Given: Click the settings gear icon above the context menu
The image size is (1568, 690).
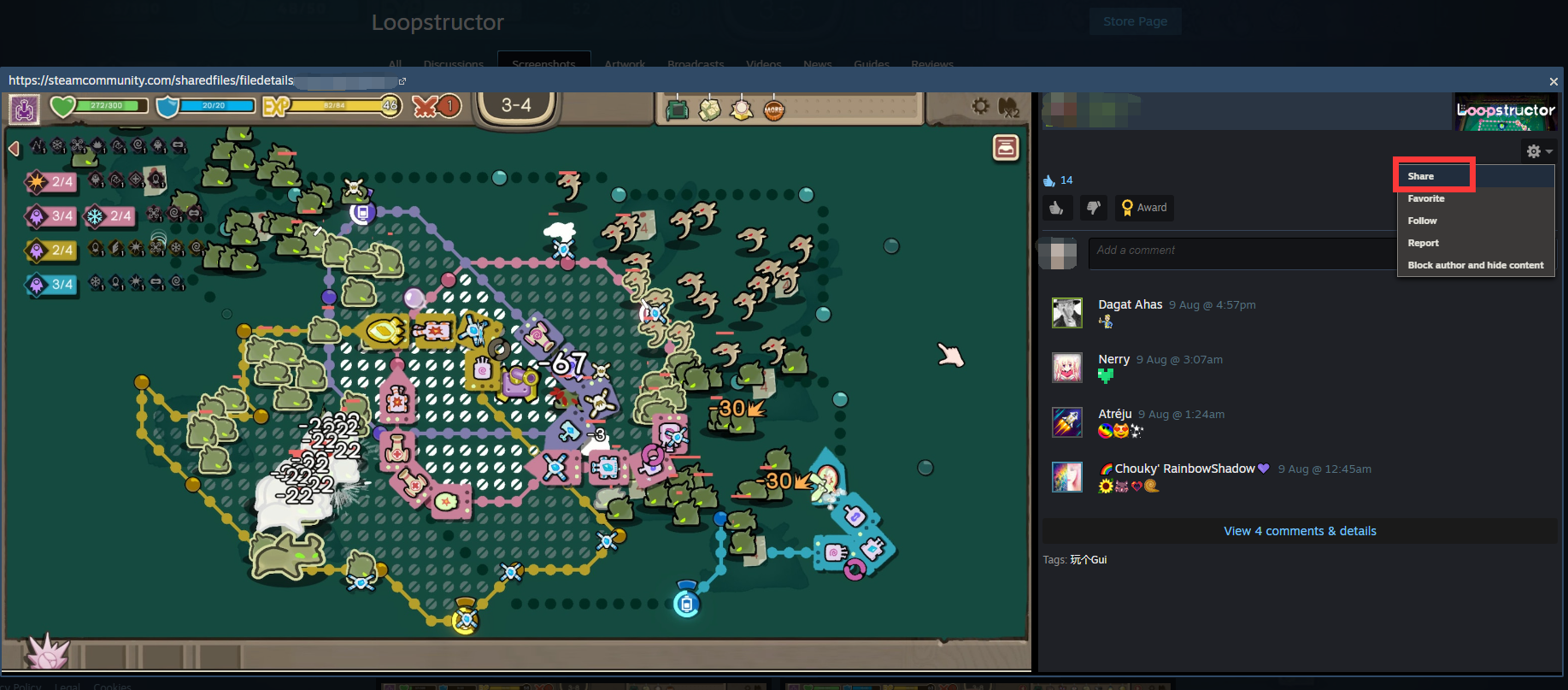Looking at the screenshot, I should pos(1532,150).
